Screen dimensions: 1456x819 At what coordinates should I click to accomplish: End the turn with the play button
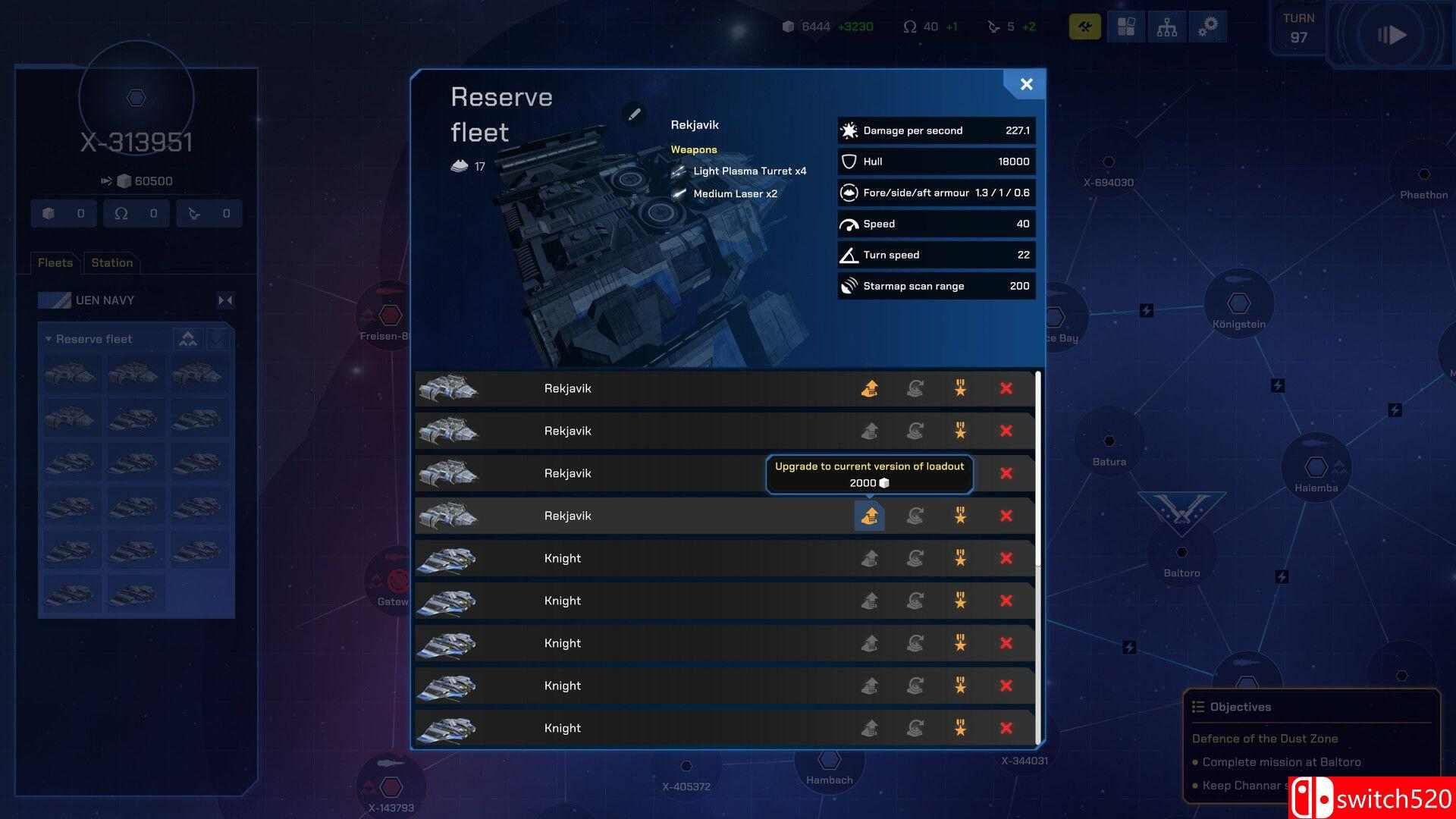click(1391, 35)
